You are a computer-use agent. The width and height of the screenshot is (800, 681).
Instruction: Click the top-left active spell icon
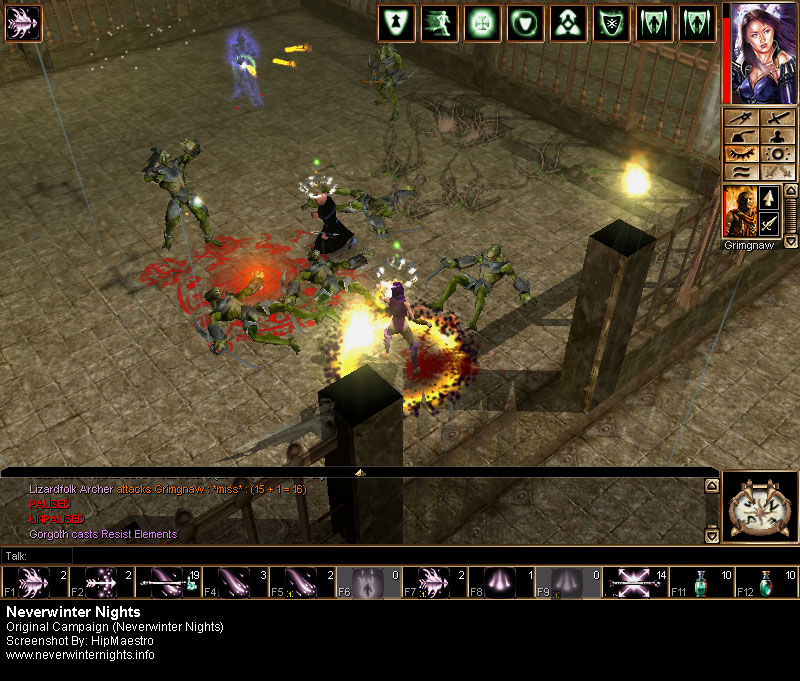[18, 23]
